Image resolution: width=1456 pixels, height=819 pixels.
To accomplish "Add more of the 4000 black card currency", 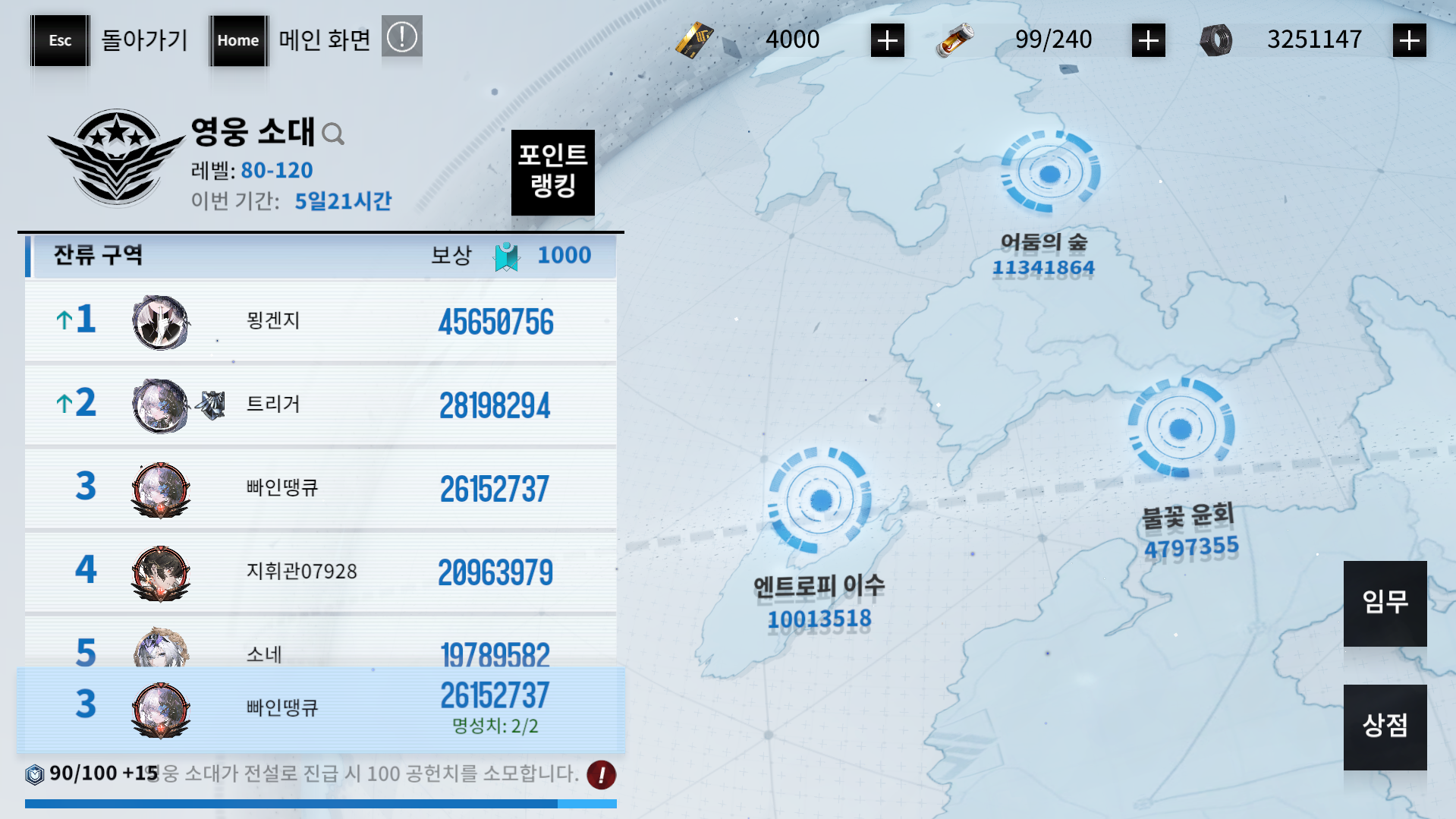I will (887, 40).
